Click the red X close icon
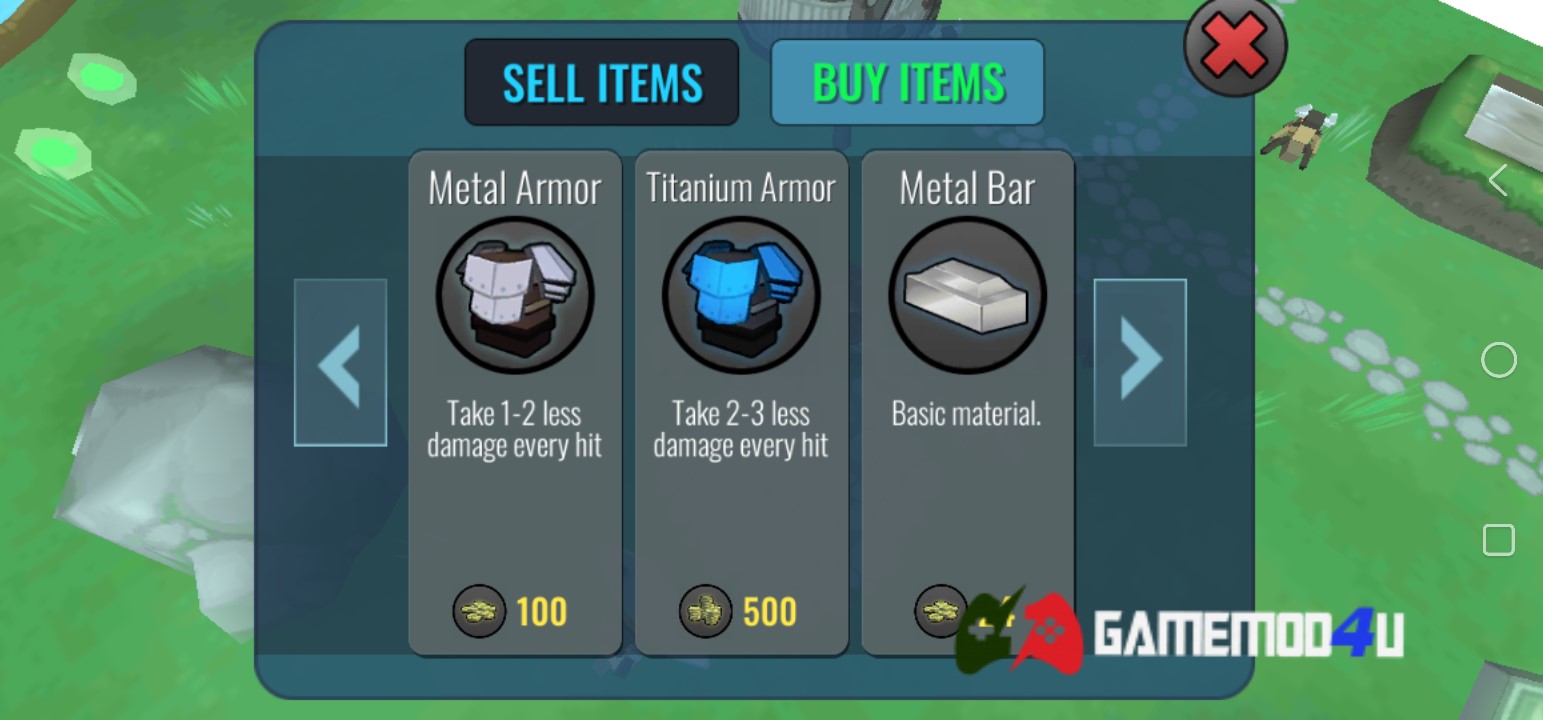The image size is (1543, 720). click(x=1234, y=47)
